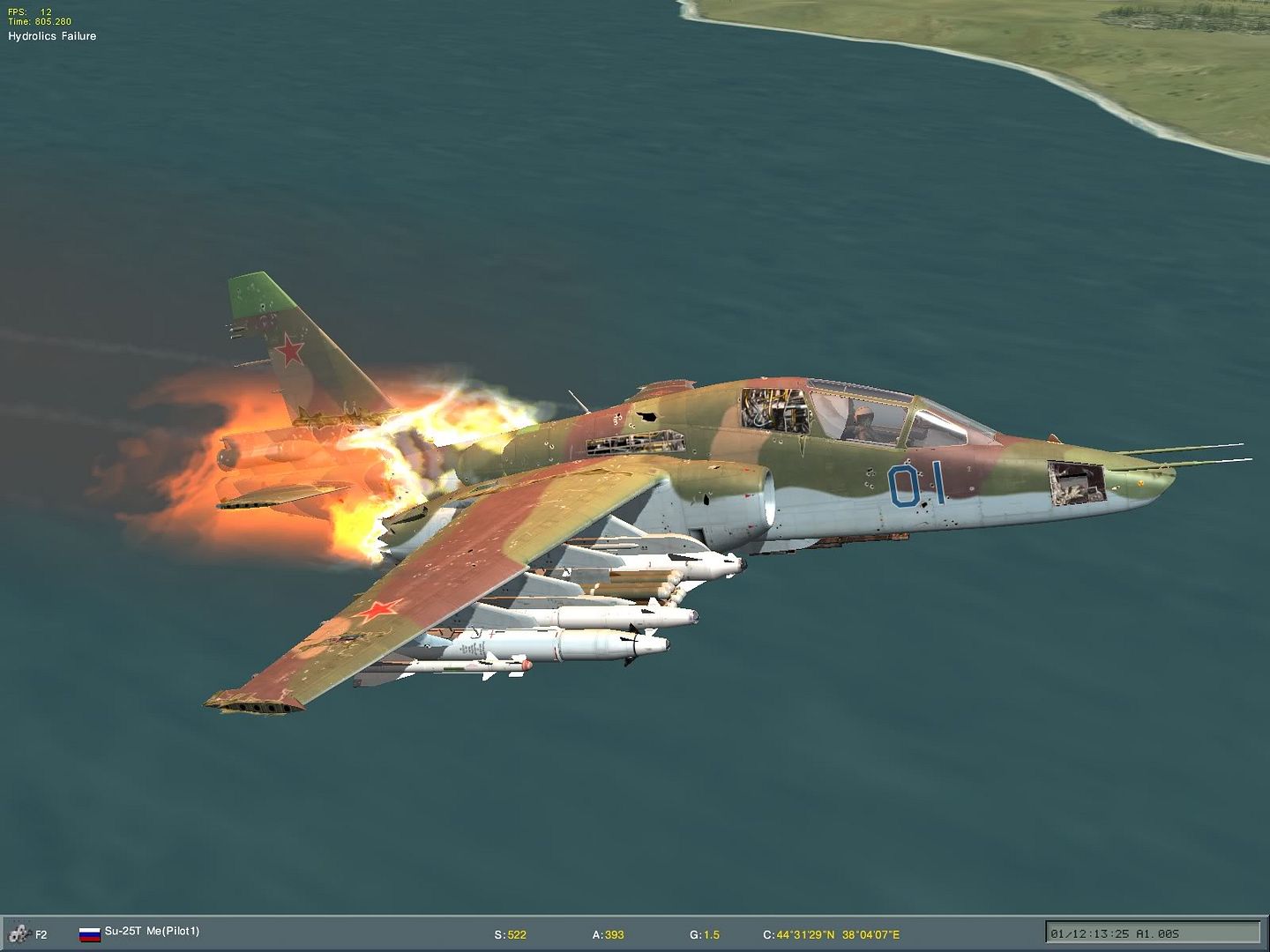The height and width of the screenshot is (952, 1270).
Task: Dismiss the Hydrolics Failure warning
Action: [x=52, y=36]
